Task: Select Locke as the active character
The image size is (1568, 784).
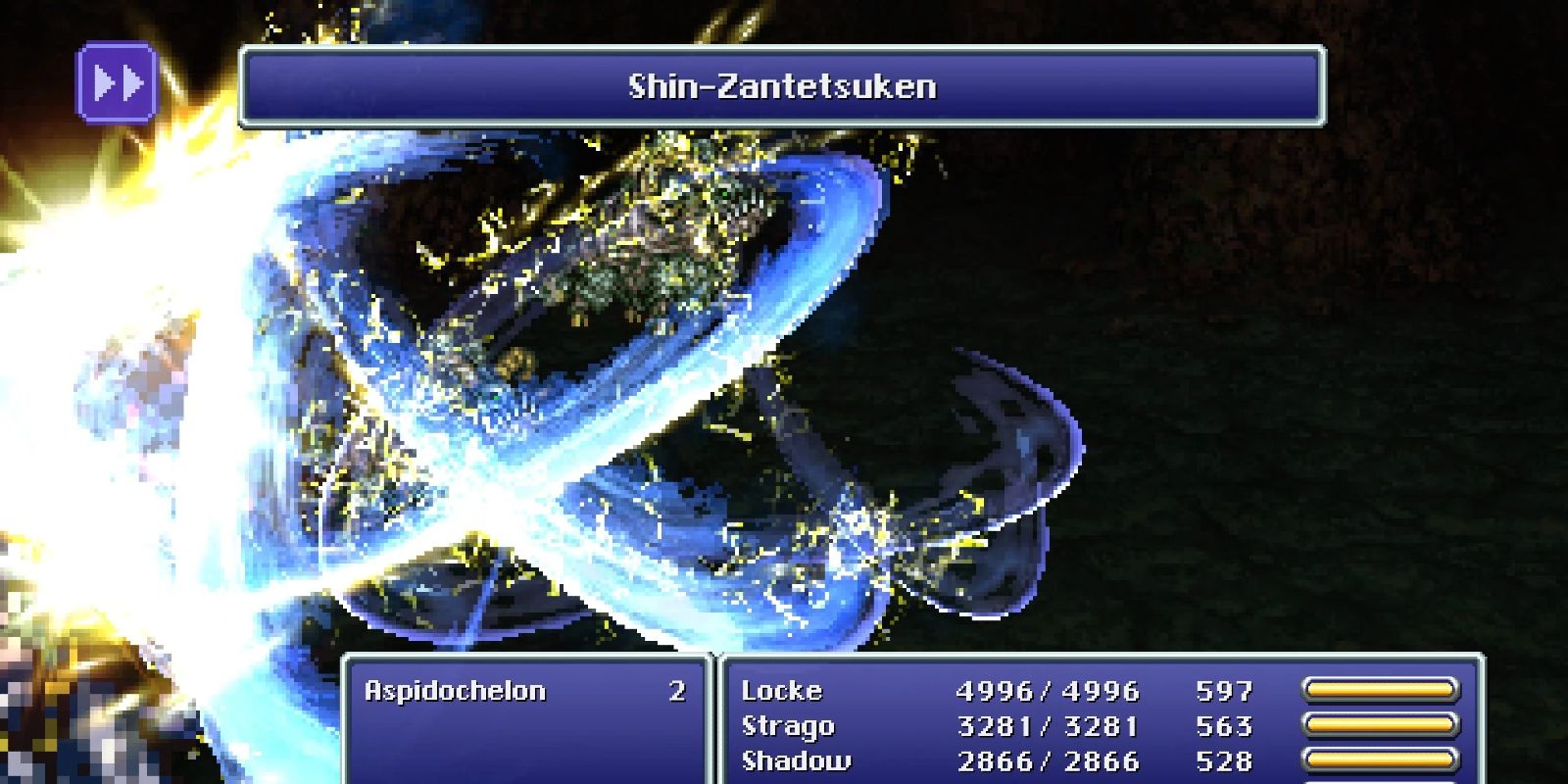Action: pos(784,692)
